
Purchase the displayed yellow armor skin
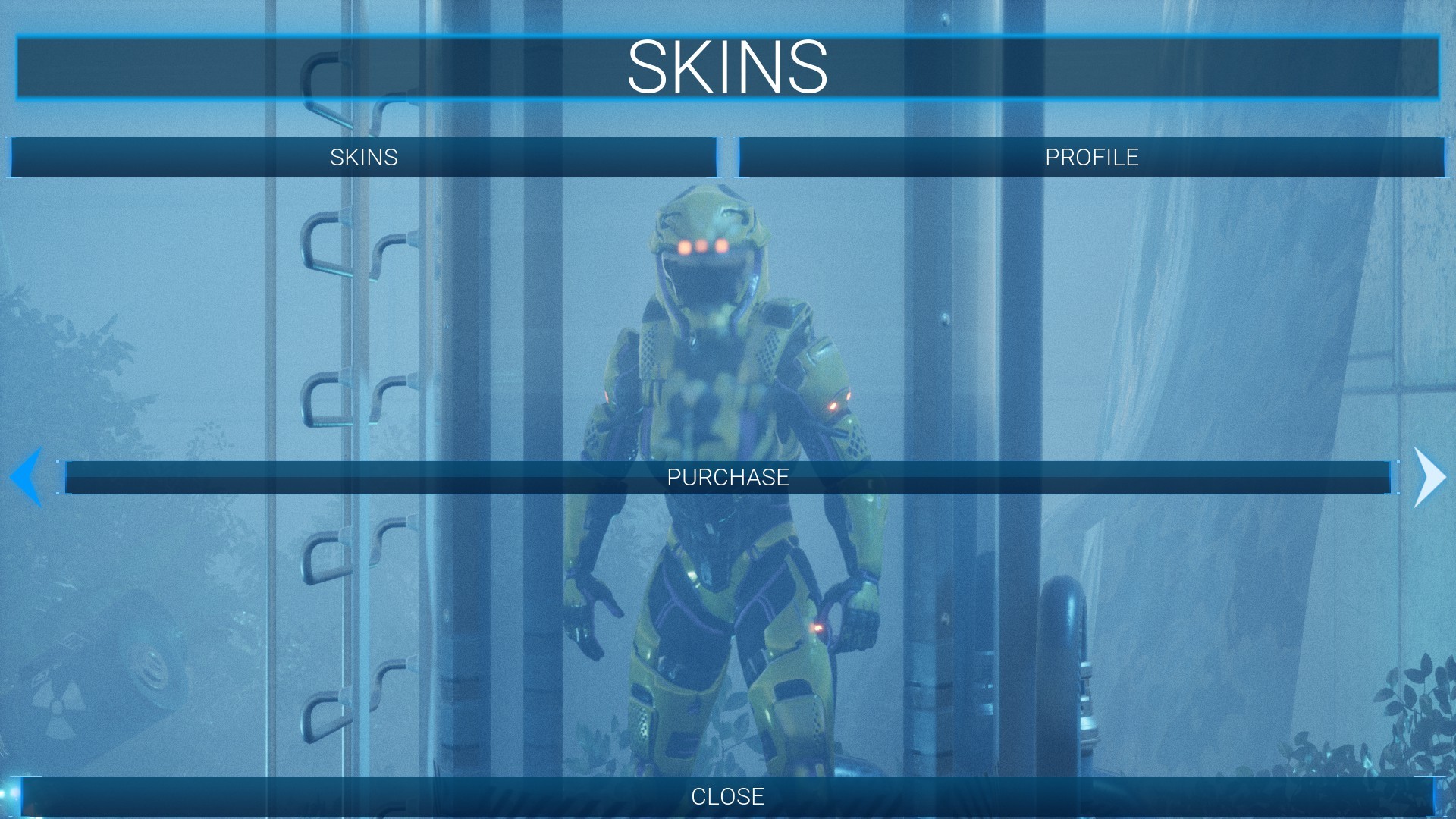click(x=728, y=478)
